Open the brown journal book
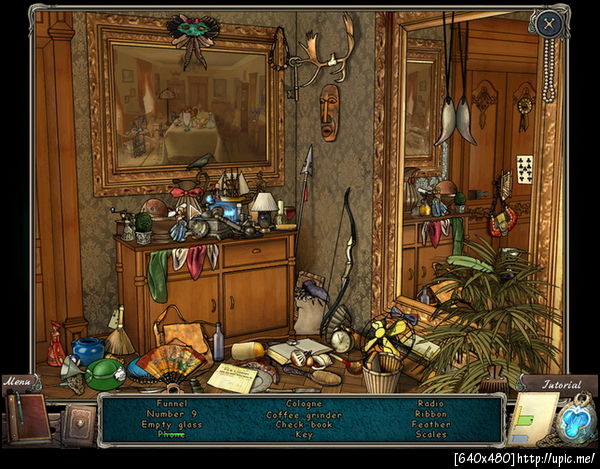This screenshot has width=600, height=469. tap(28, 418)
